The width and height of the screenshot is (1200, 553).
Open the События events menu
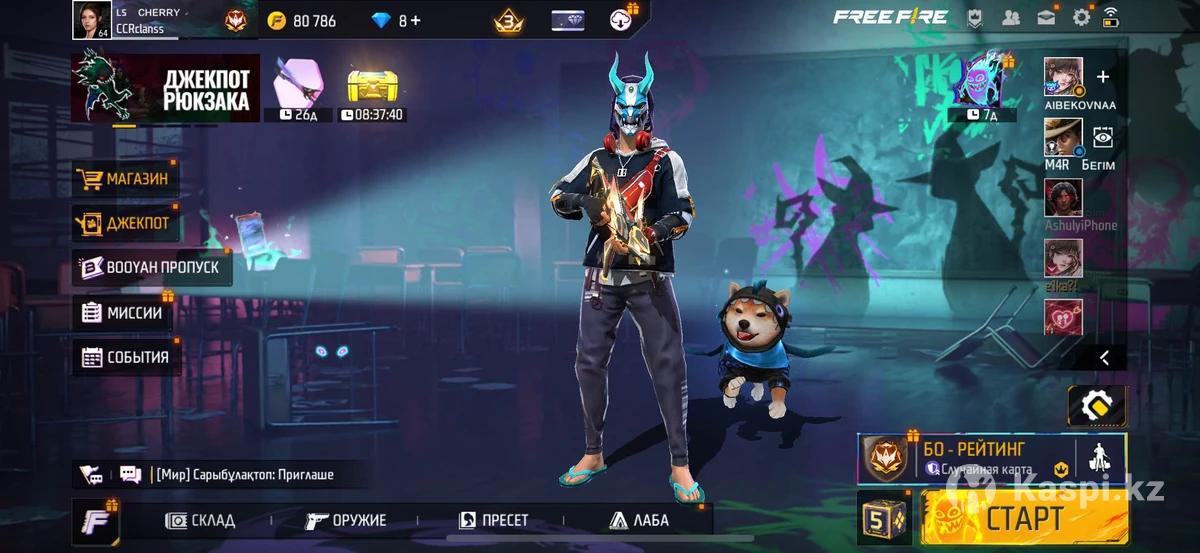tap(126, 357)
